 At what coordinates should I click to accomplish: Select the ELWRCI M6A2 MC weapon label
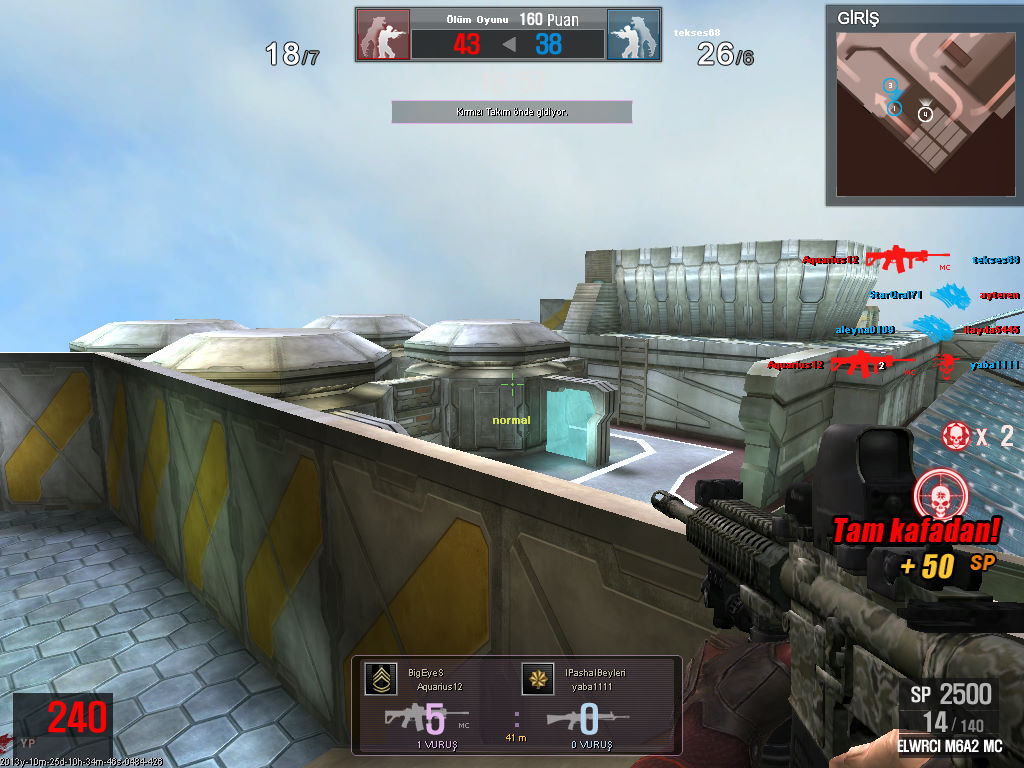point(949,746)
